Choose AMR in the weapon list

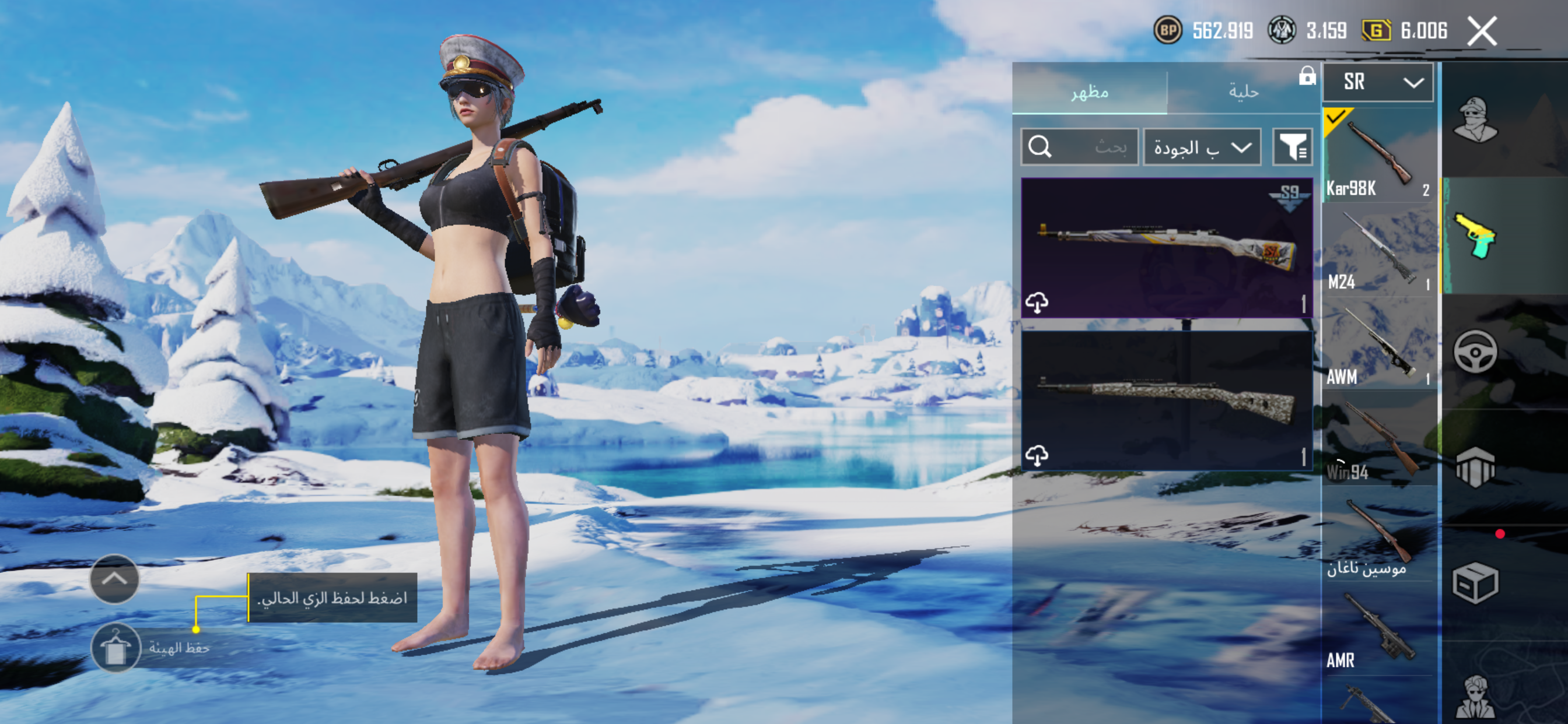tap(1378, 630)
